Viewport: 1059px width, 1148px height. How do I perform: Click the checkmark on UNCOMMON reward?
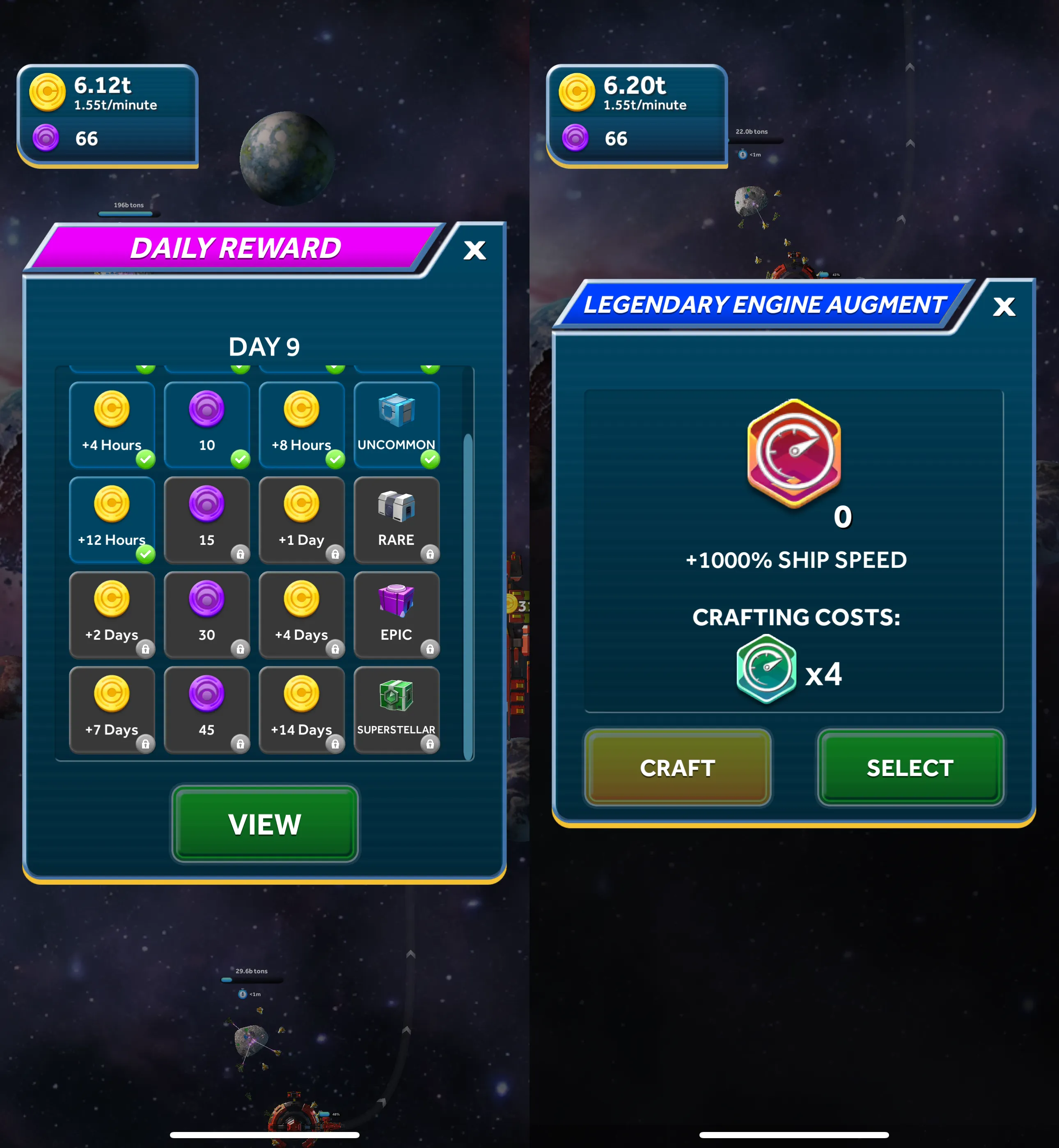[431, 459]
